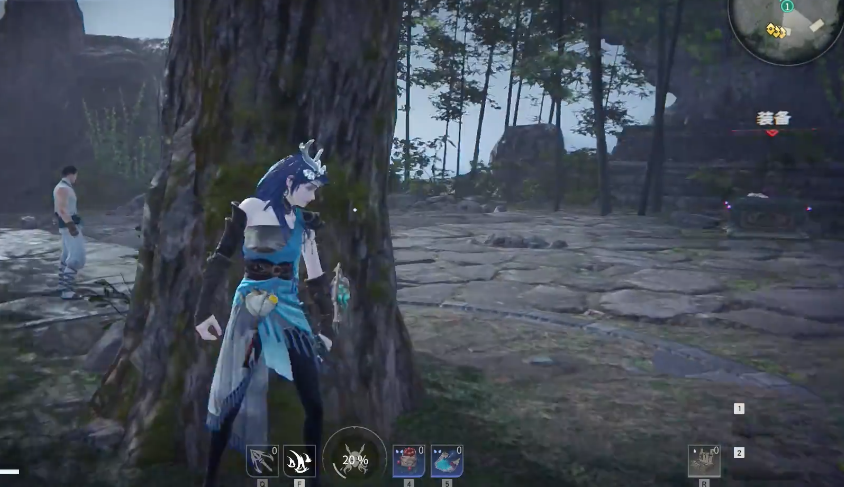
Task: Click the yellow diamond markers on minimap
Action: coord(779,30)
